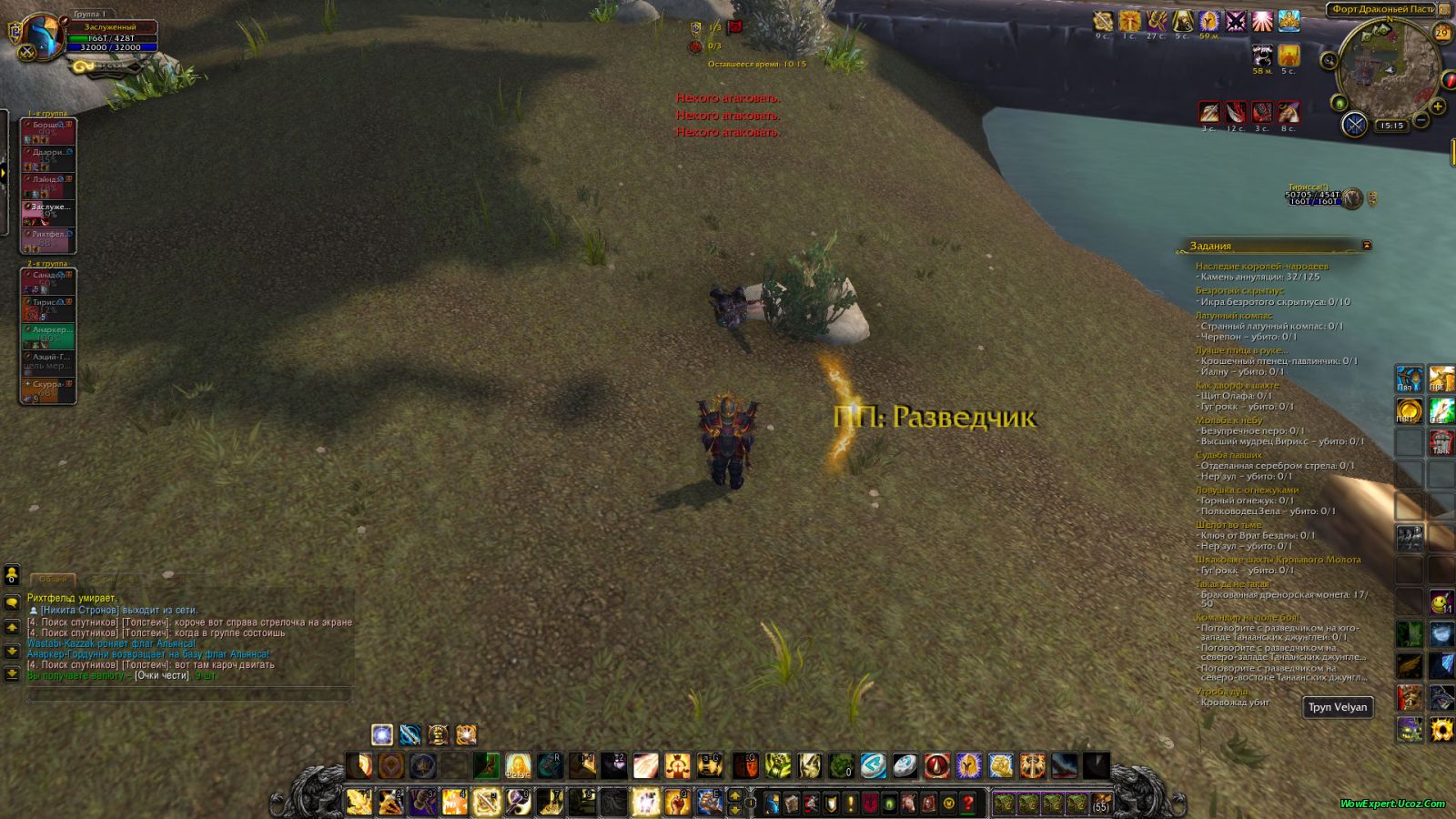This screenshot has width=1456, height=819.
Task: Zoom out the minimap with minus button
Action: click(1421, 121)
